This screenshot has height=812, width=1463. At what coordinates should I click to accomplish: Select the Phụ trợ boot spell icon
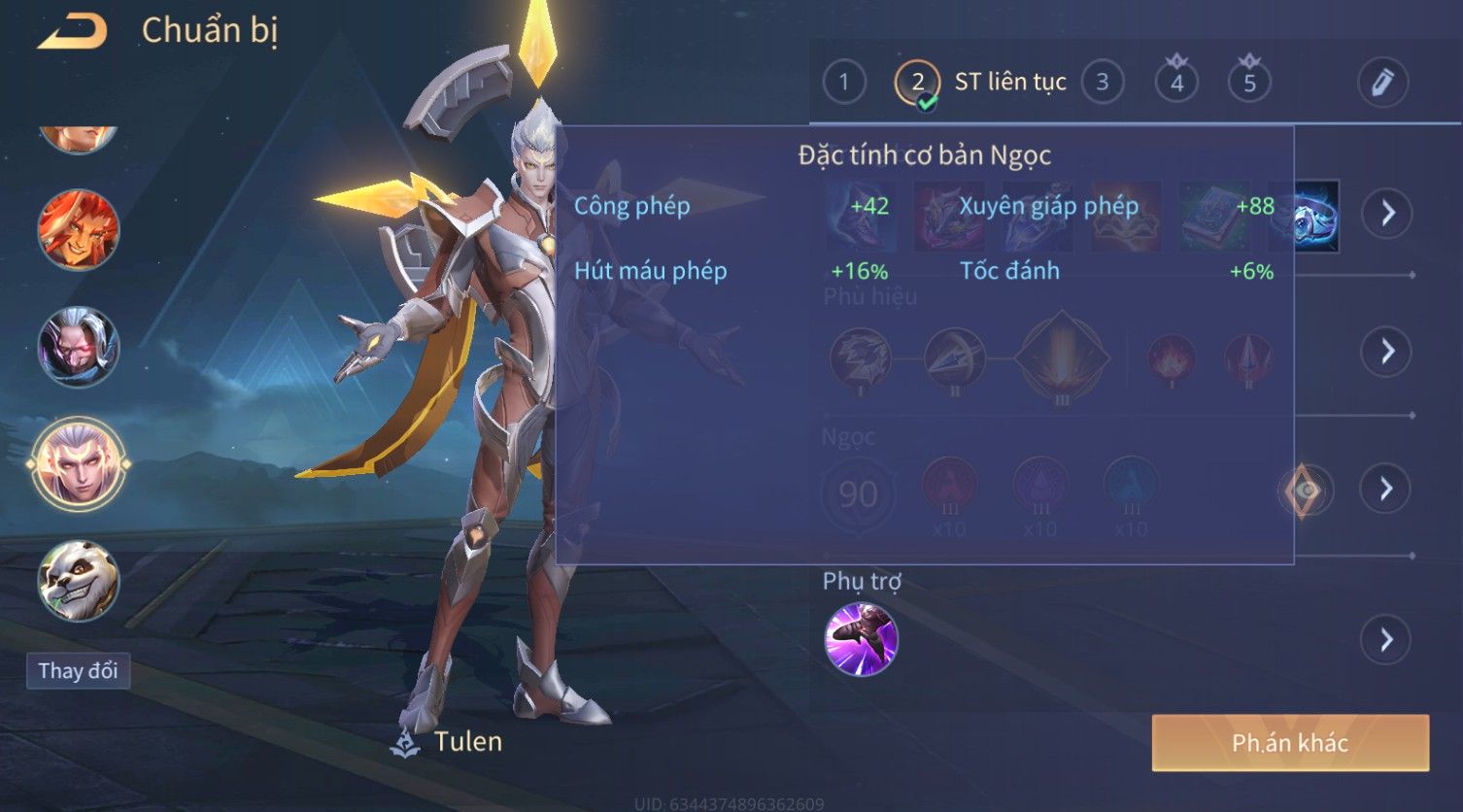pyautogui.click(x=861, y=639)
